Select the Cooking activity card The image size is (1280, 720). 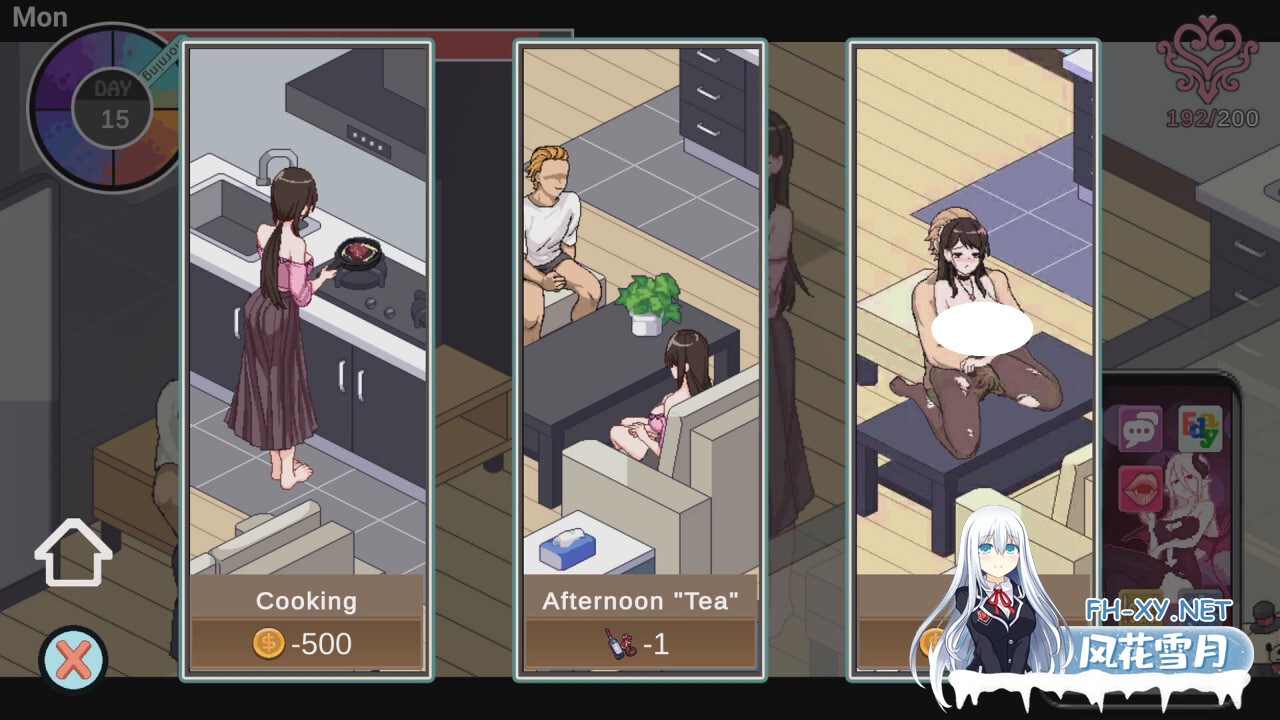click(x=306, y=350)
